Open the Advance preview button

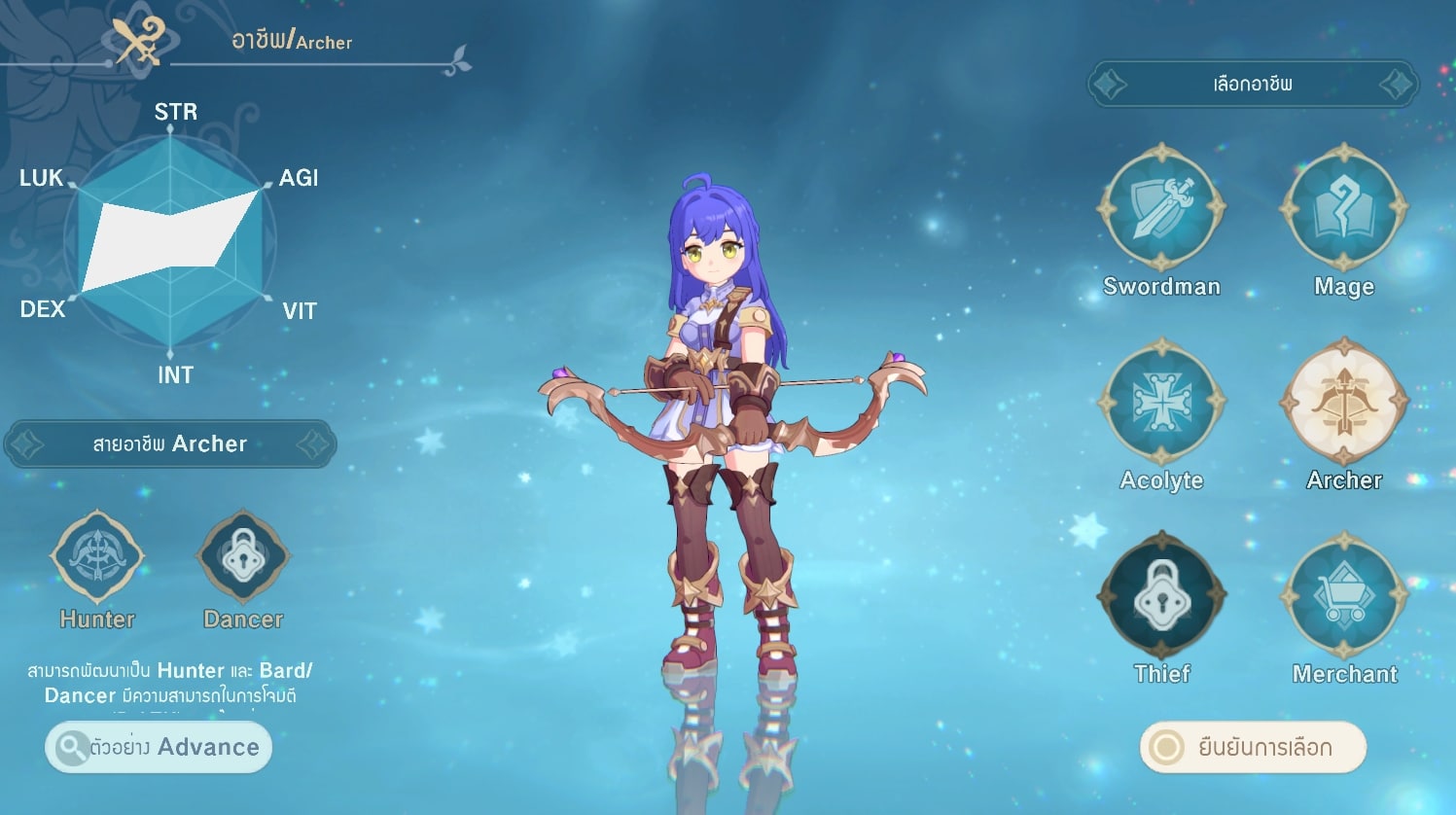click(159, 747)
